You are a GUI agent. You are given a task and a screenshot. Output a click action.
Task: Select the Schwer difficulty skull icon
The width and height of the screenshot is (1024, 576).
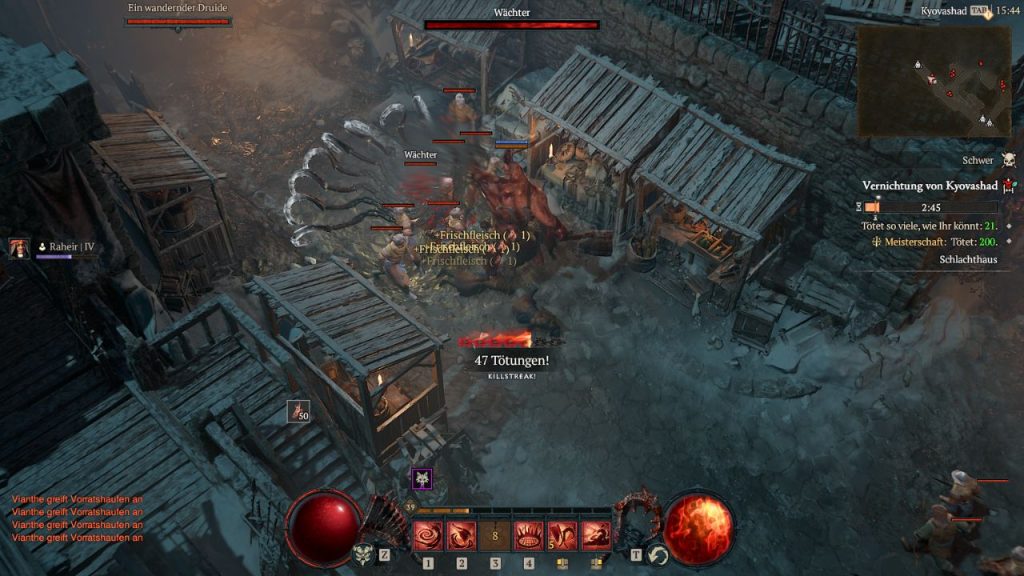point(1008,160)
